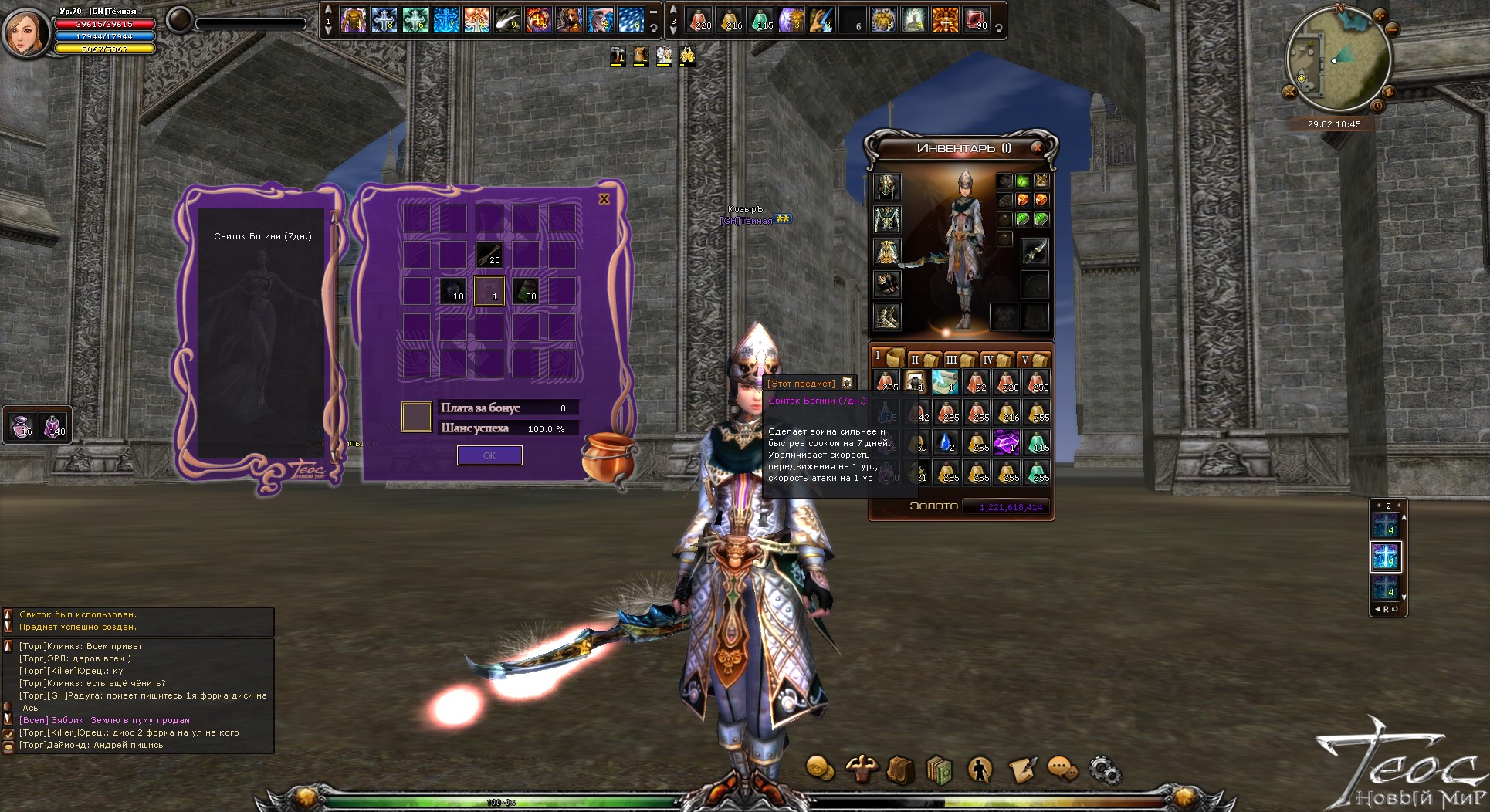Screen dimensions: 1490x812
Task: Click the circular minimap
Action: pos(1338,60)
